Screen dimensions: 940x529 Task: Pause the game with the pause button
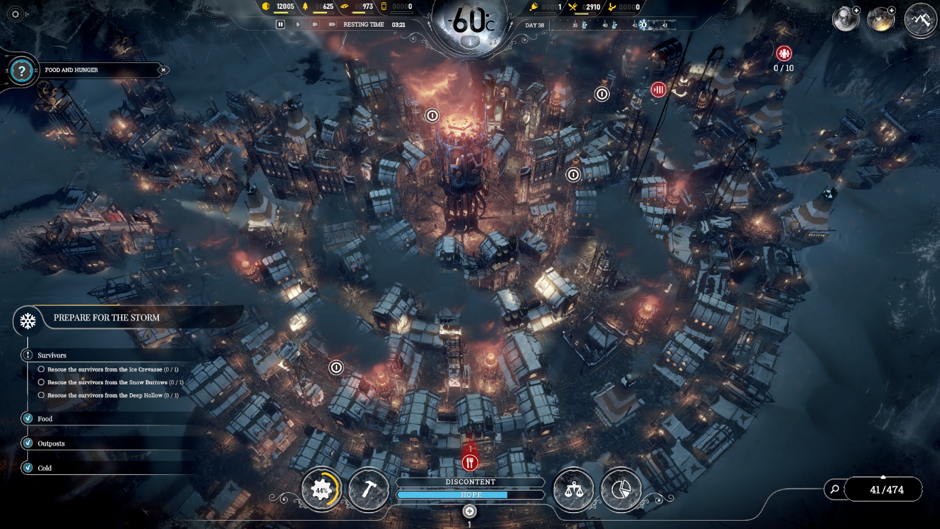pyautogui.click(x=281, y=24)
